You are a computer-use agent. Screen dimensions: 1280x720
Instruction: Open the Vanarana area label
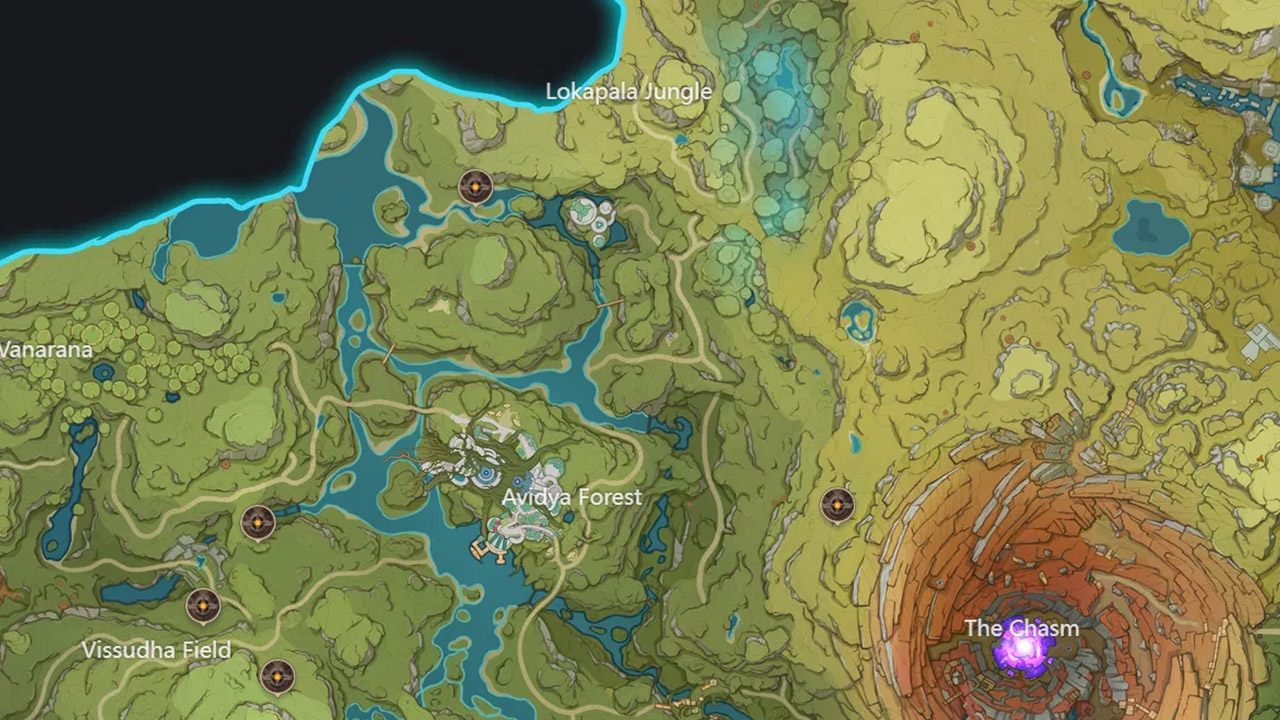(46, 350)
